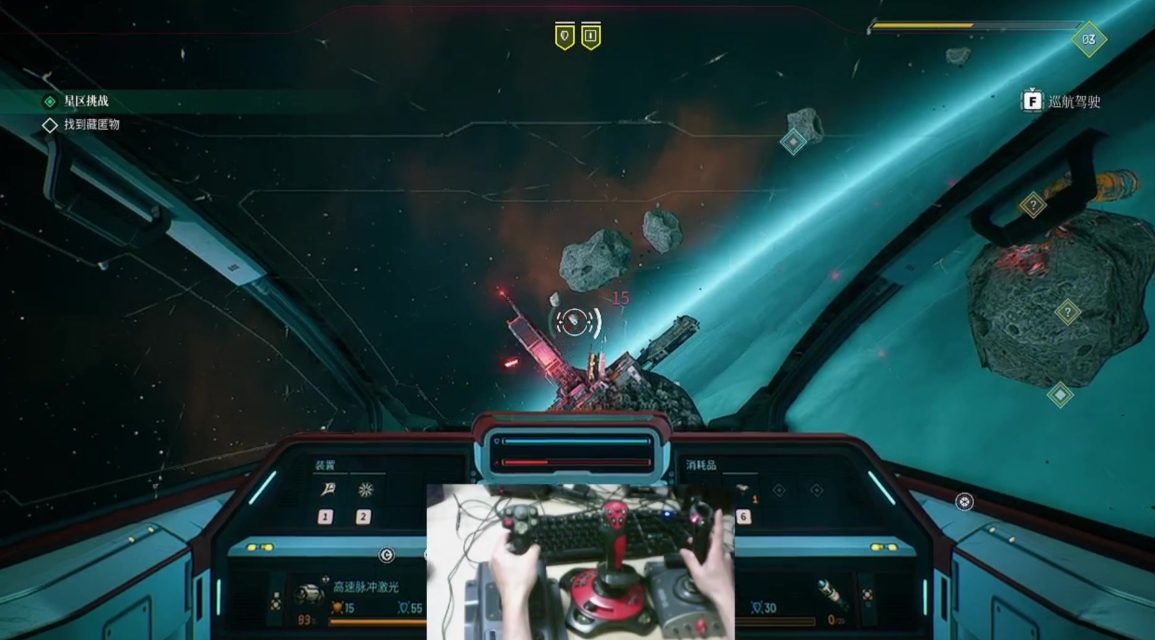Click the exclamation status badge at top
Image resolution: width=1155 pixels, height=640 pixels.
pyautogui.click(x=591, y=37)
